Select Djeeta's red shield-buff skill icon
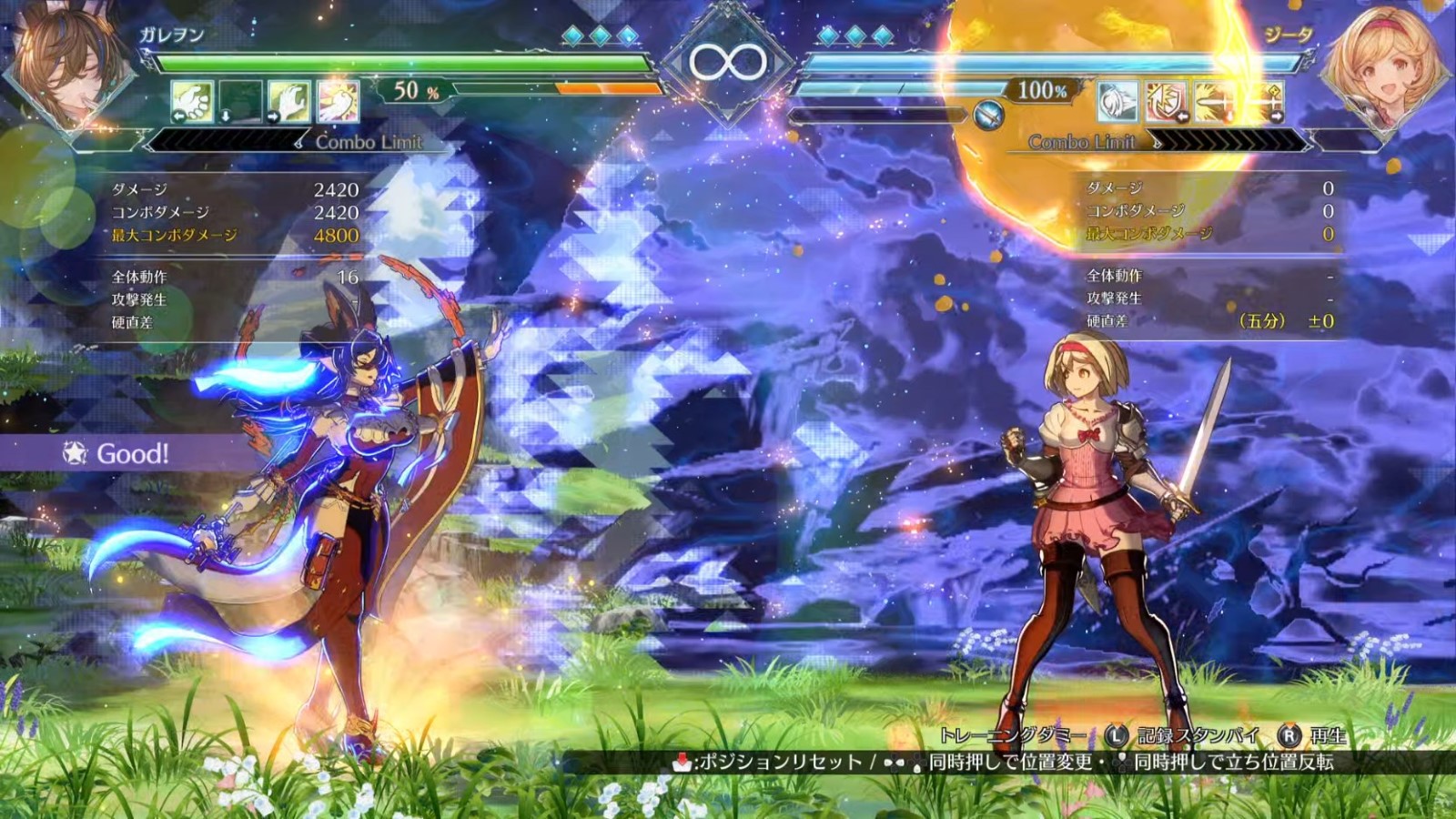Screen dimensions: 1456x819 pos(1166,101)
